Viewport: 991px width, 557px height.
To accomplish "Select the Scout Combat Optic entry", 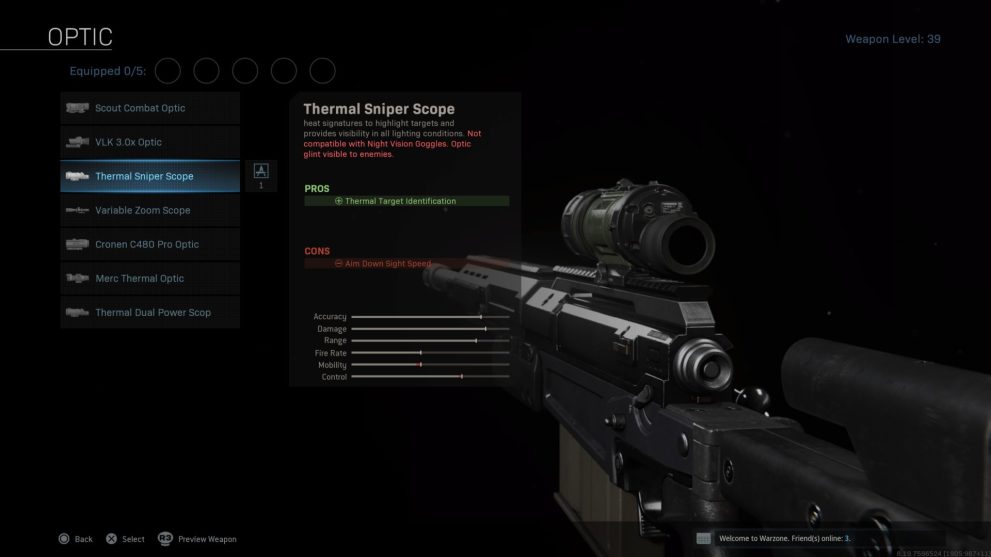I will pos(150,108).
